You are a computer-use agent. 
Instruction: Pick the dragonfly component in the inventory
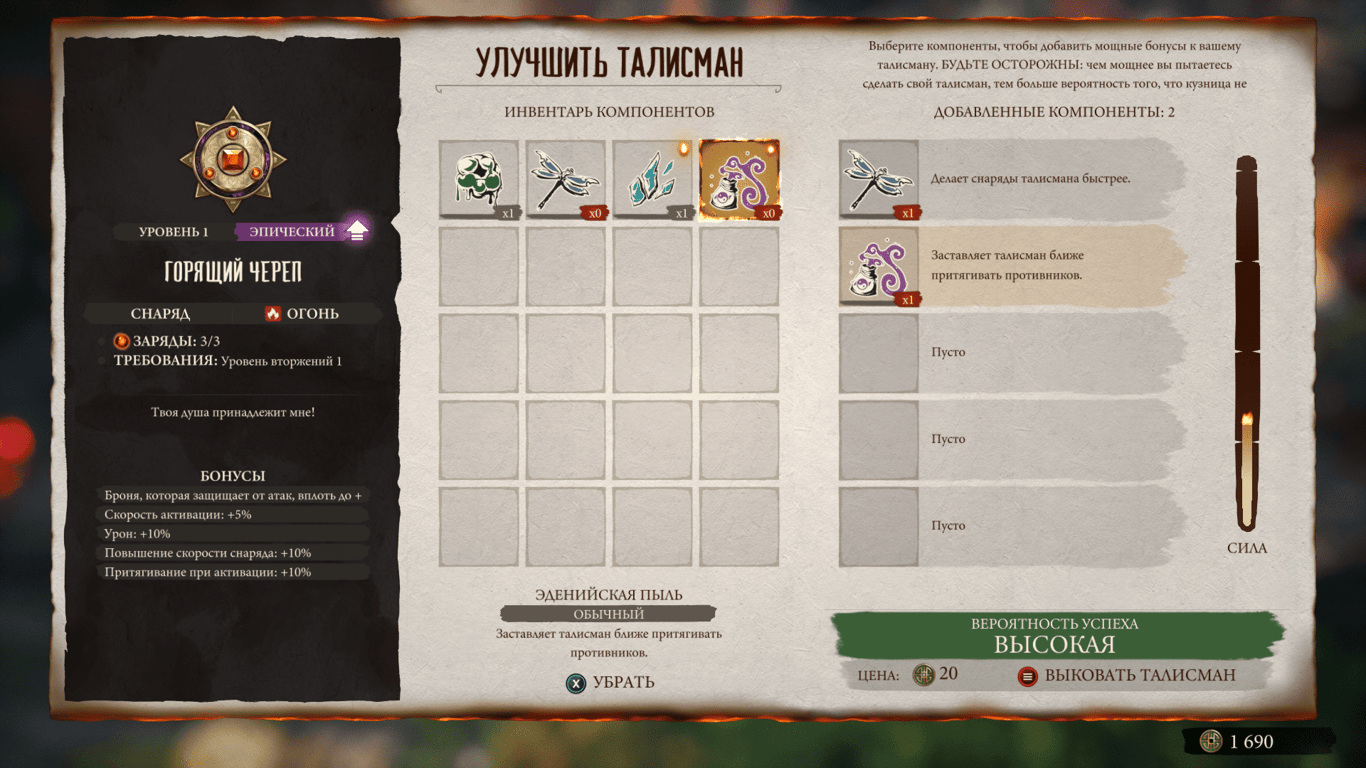(x=566, y=179)
